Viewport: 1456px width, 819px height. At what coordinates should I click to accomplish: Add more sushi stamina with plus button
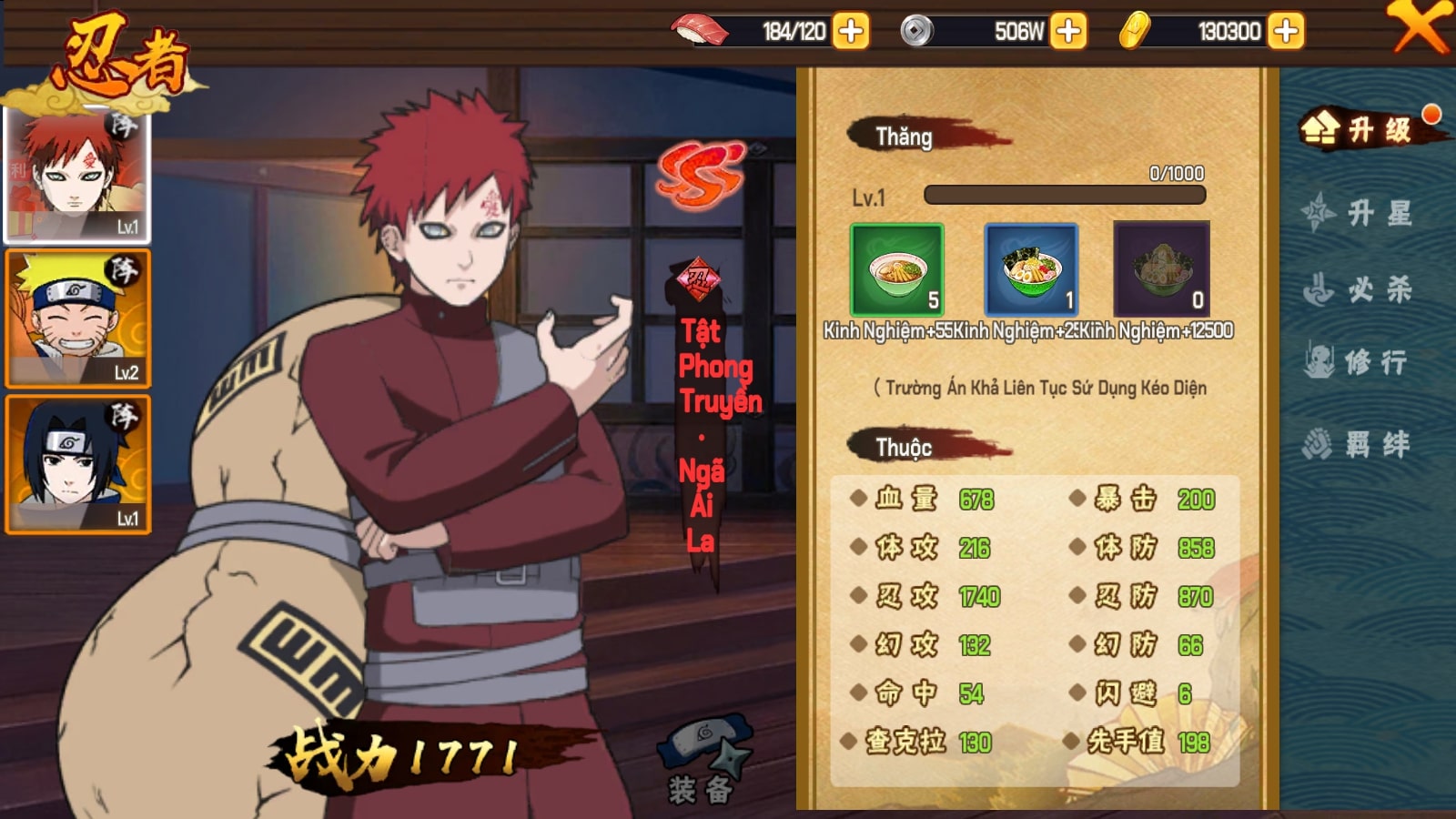(851, 31)
